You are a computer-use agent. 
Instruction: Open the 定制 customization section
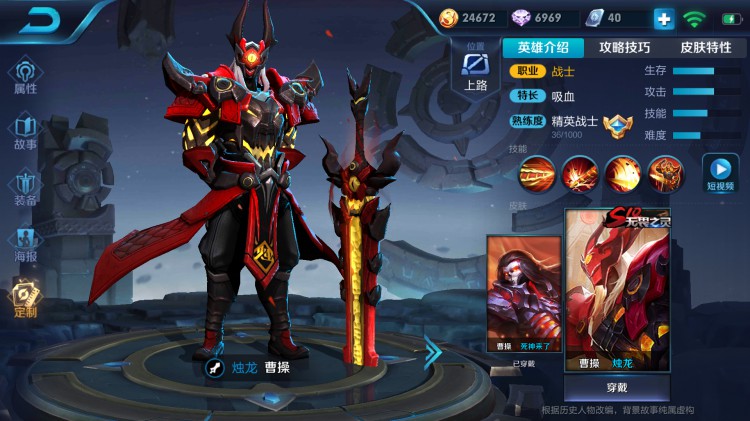(25, 299)
